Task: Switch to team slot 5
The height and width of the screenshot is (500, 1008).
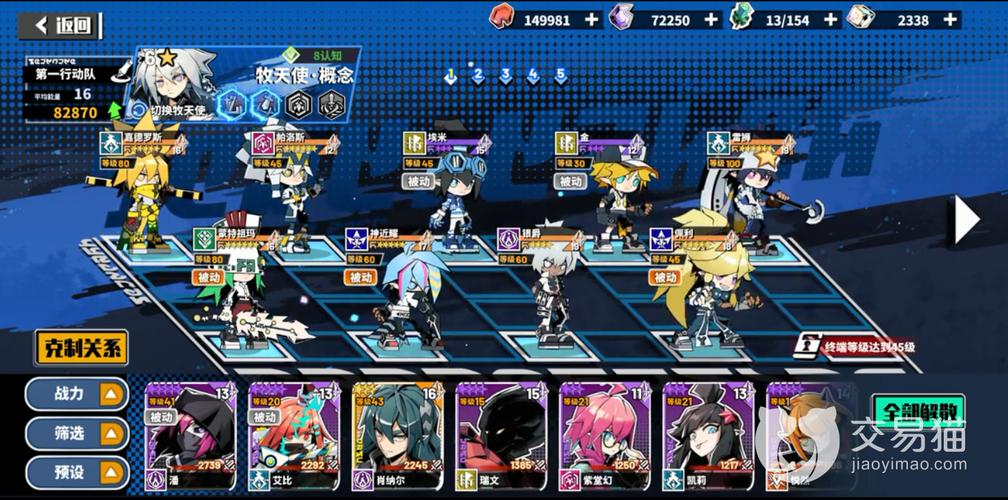Action: (x=561, y=75)
